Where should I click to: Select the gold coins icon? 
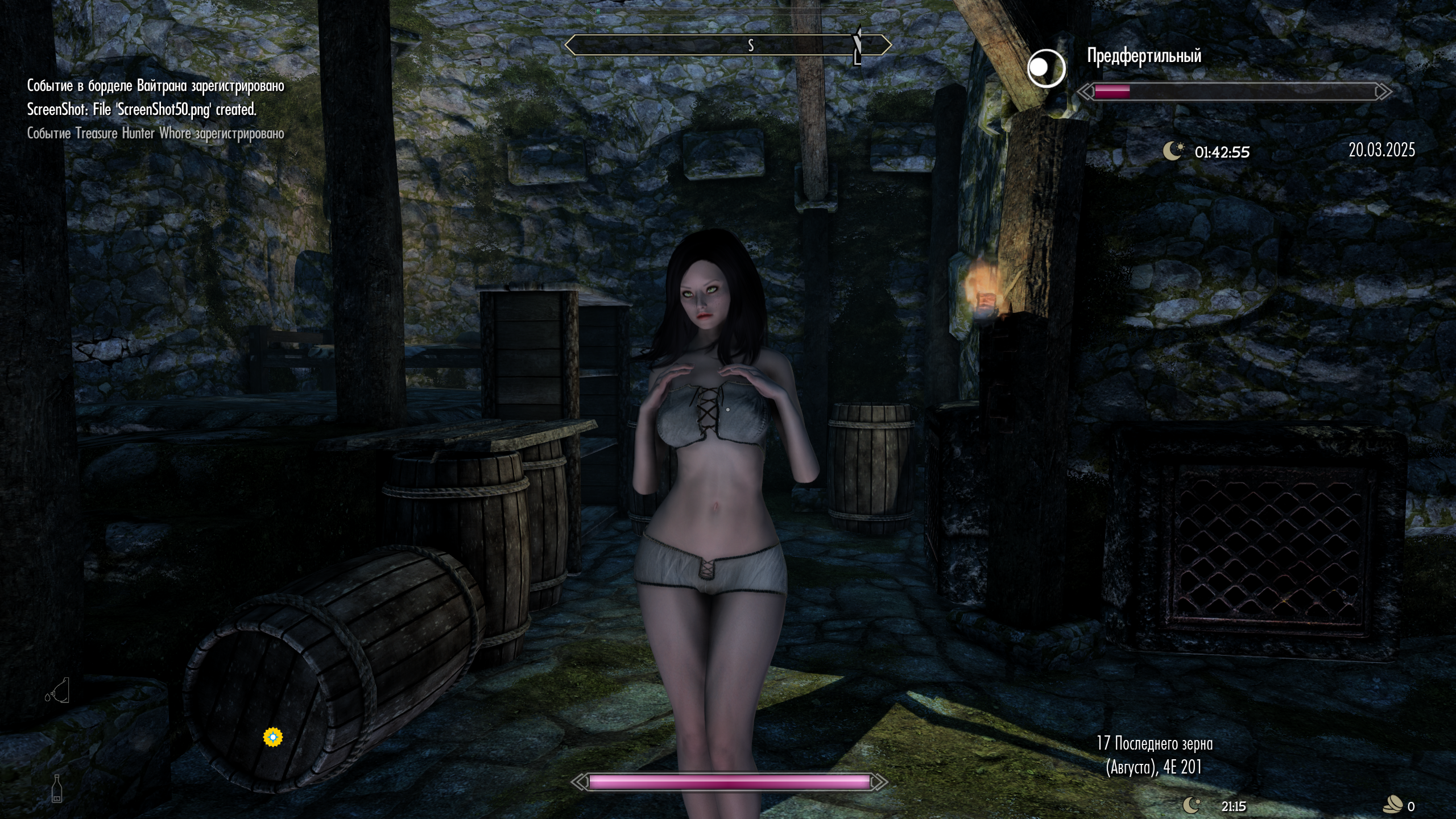[1393, 805]
